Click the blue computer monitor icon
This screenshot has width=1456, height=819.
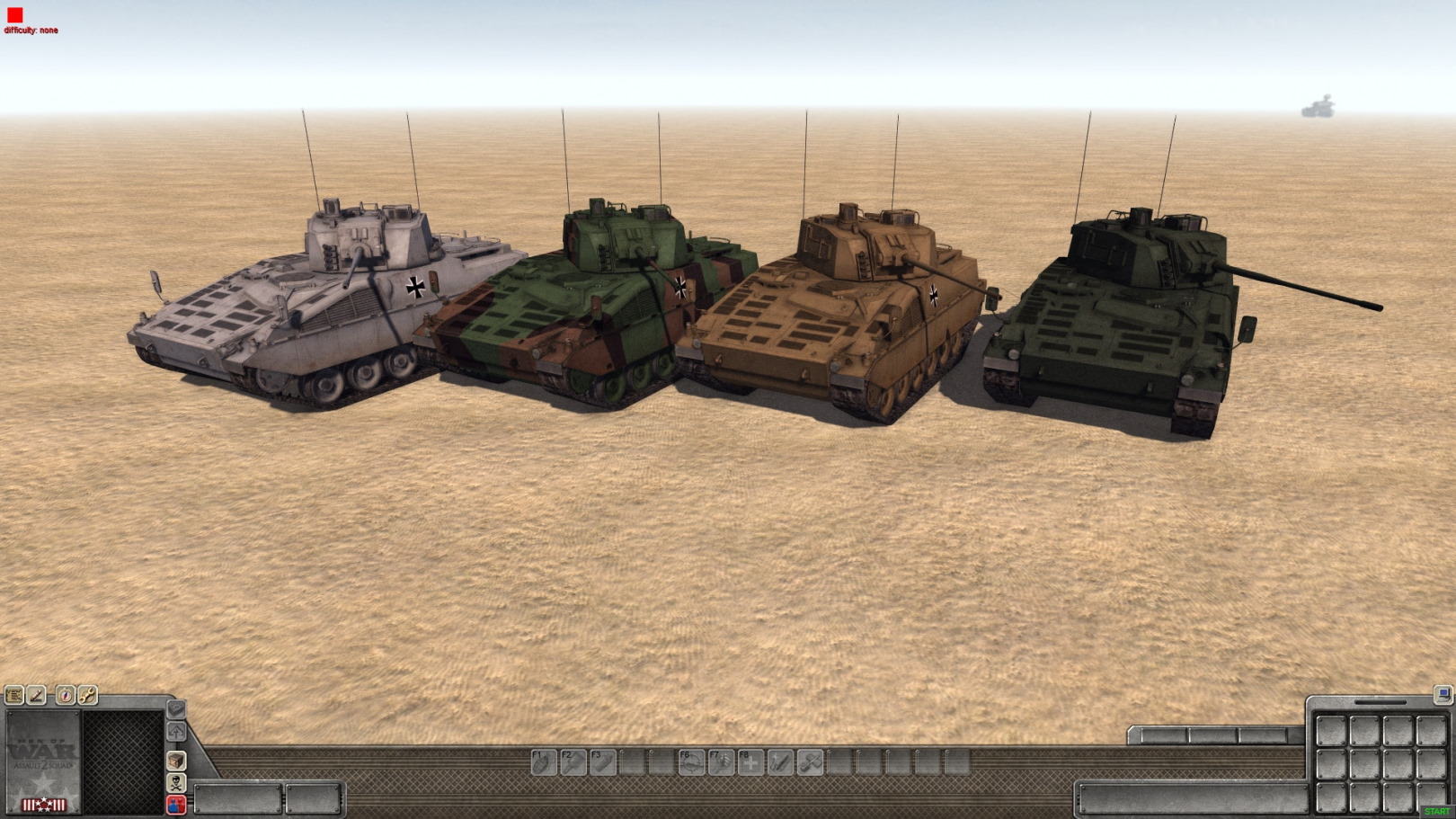pyautogui.click(x=1443, y=694)
